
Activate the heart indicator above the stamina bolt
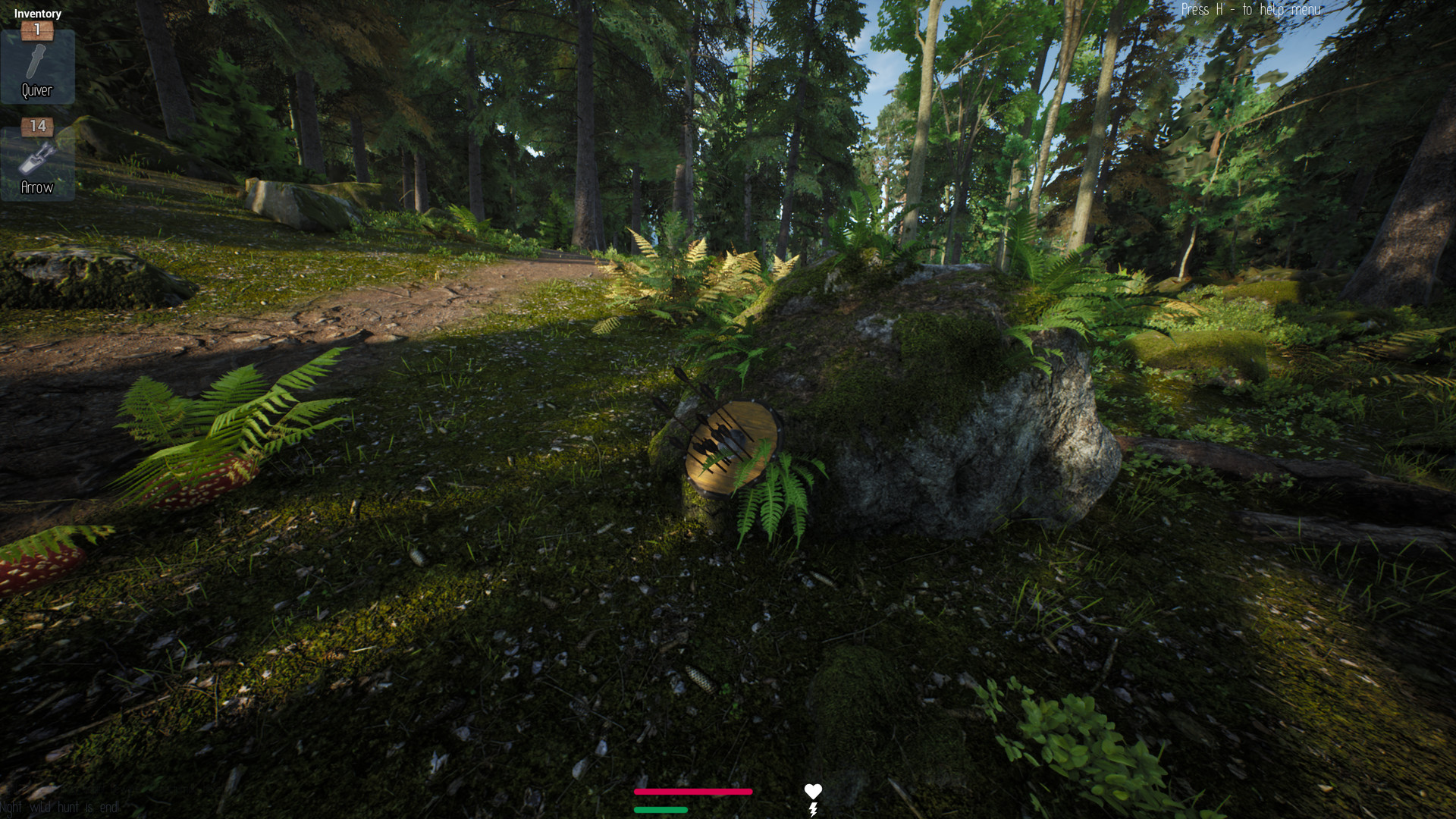(x=814, y=790)
